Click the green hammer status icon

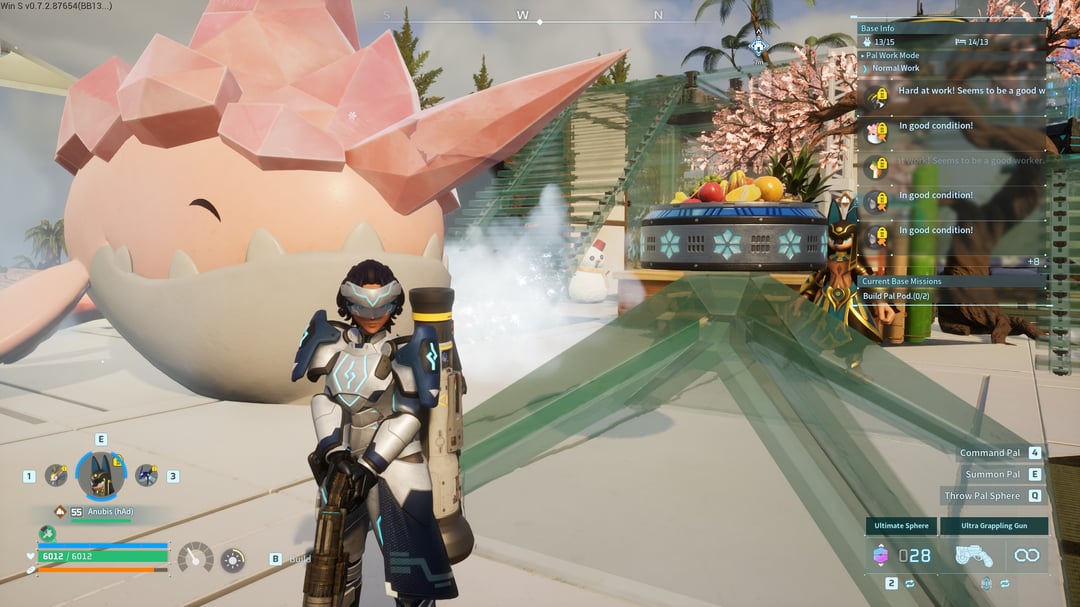click(47, 534)
